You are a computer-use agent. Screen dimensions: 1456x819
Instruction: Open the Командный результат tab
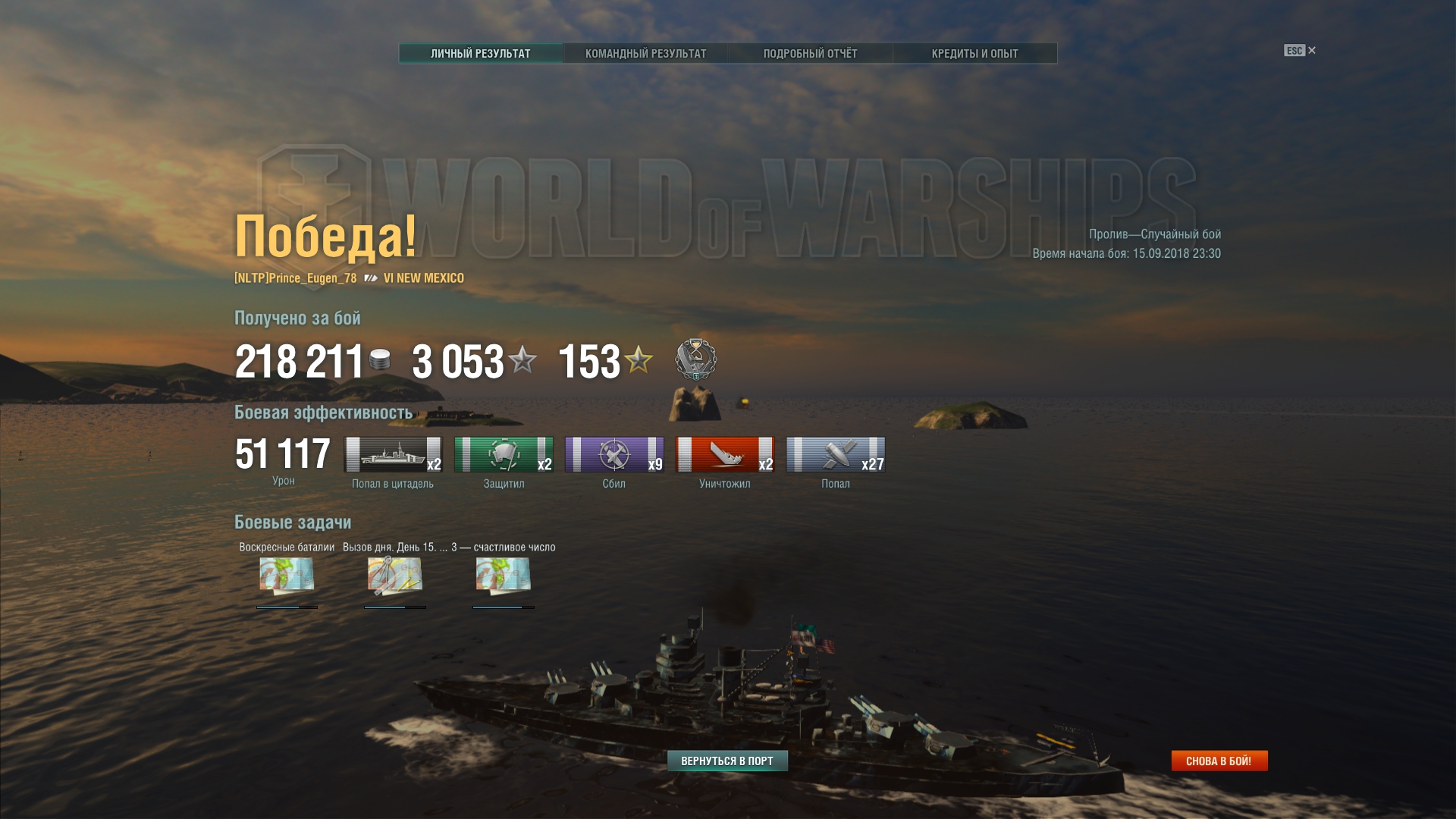(645, 53)
